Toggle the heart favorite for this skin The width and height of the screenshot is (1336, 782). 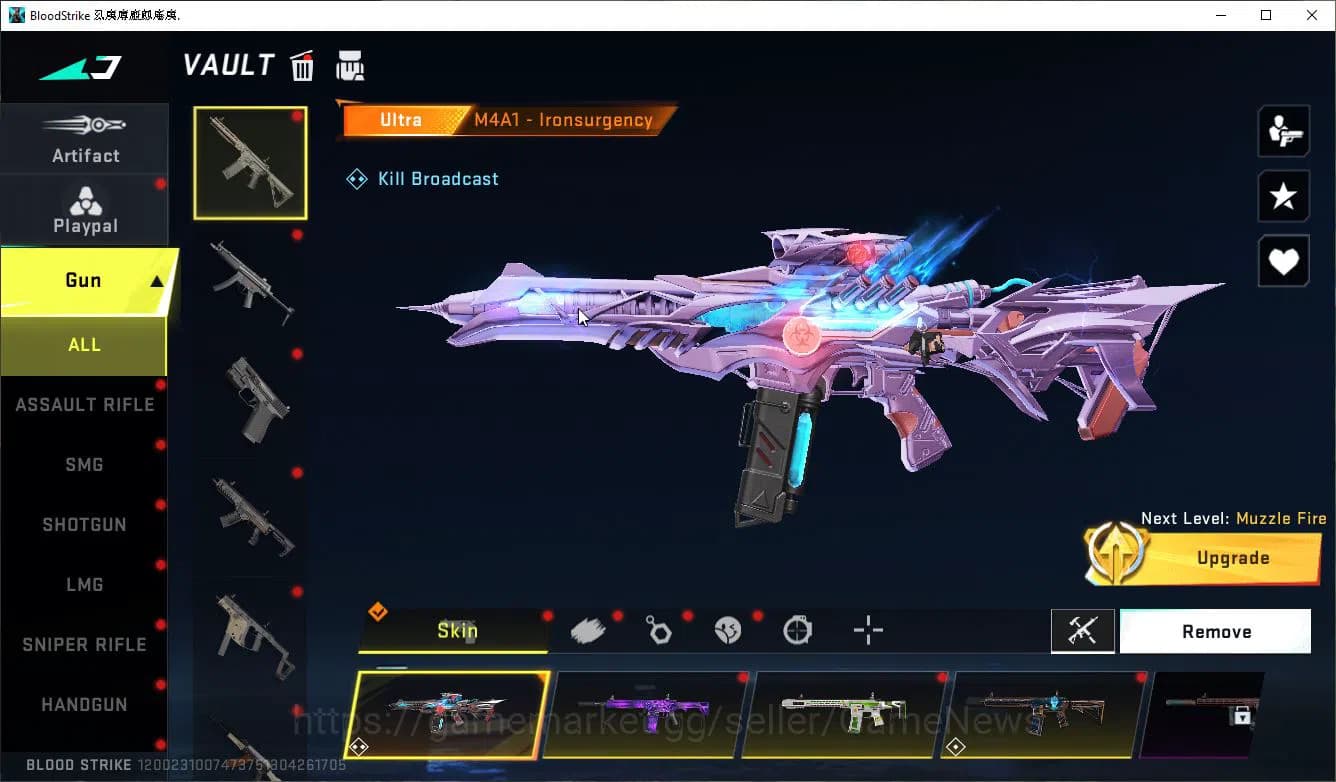click(x=1283, y=261)
